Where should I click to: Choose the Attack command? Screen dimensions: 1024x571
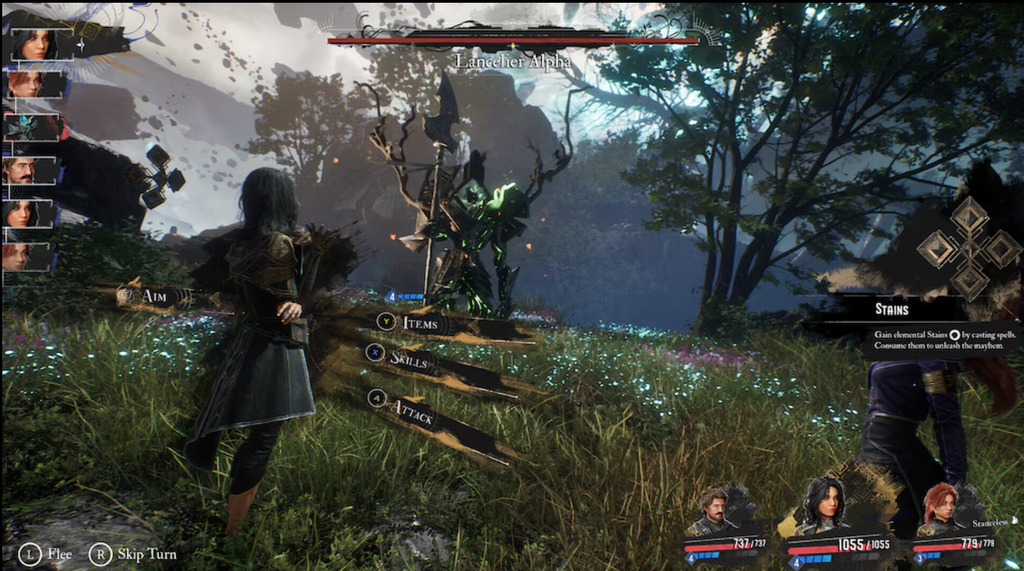click(412, 408)
